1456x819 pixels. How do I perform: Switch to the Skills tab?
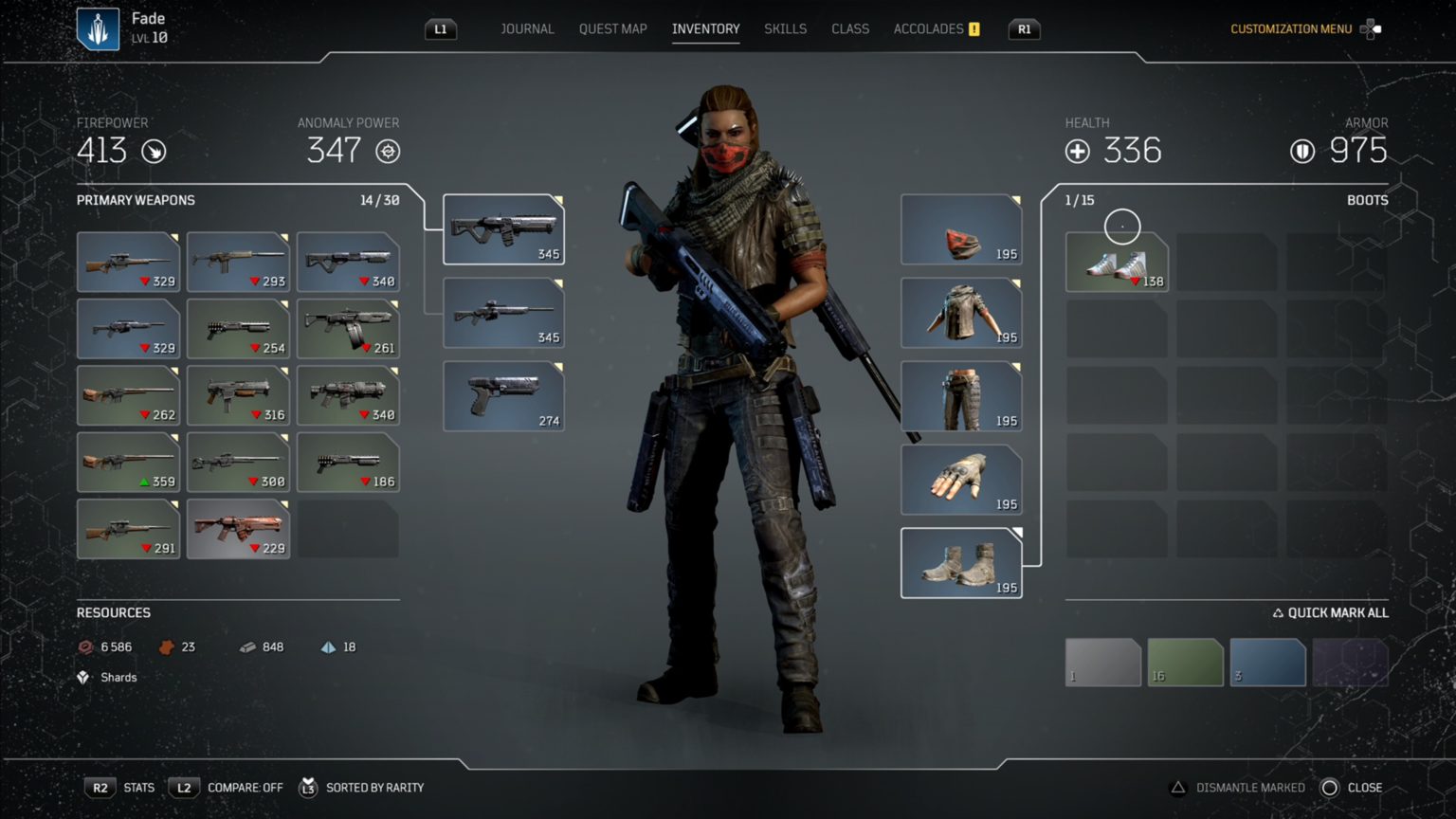tap(785, 28)
